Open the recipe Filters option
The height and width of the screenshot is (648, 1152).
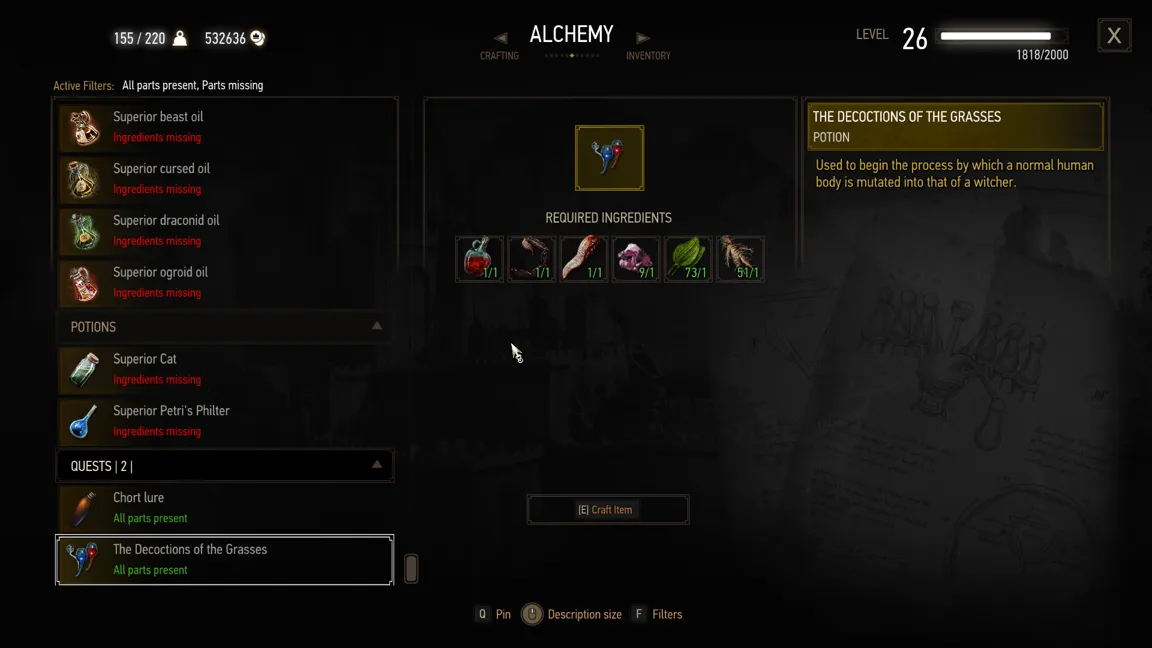point(657,615)
